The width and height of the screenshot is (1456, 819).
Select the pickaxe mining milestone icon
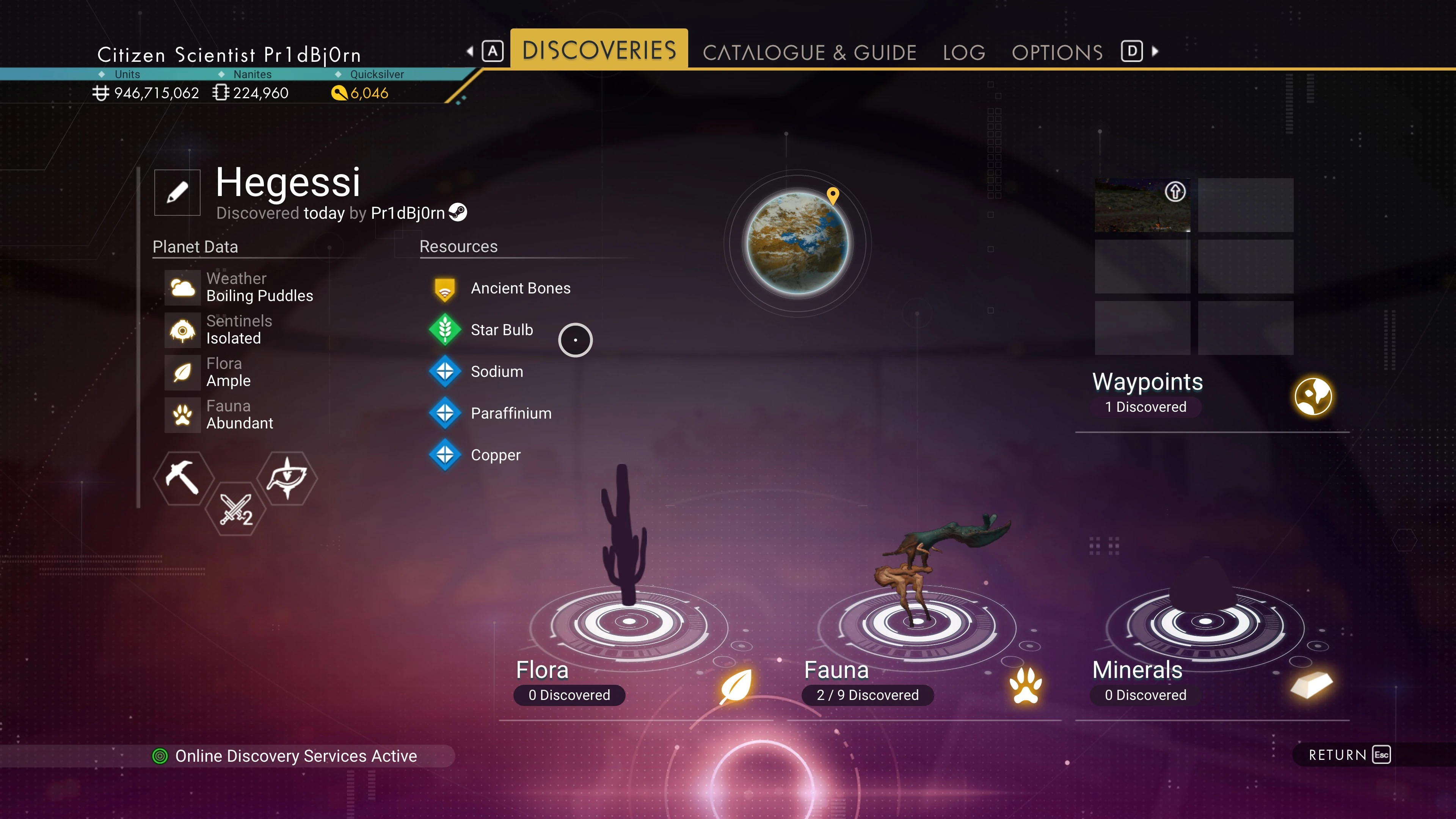(182, 478)
